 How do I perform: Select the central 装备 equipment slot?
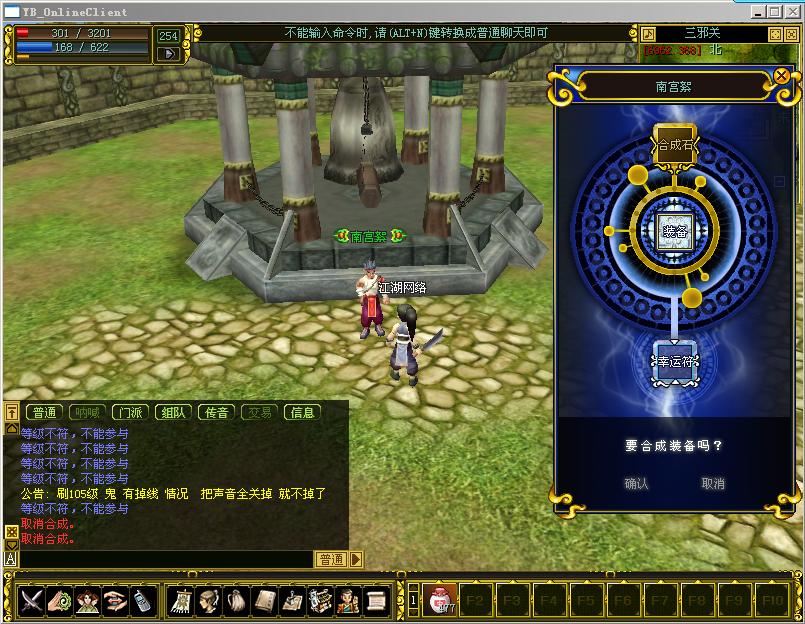(674, 229)
